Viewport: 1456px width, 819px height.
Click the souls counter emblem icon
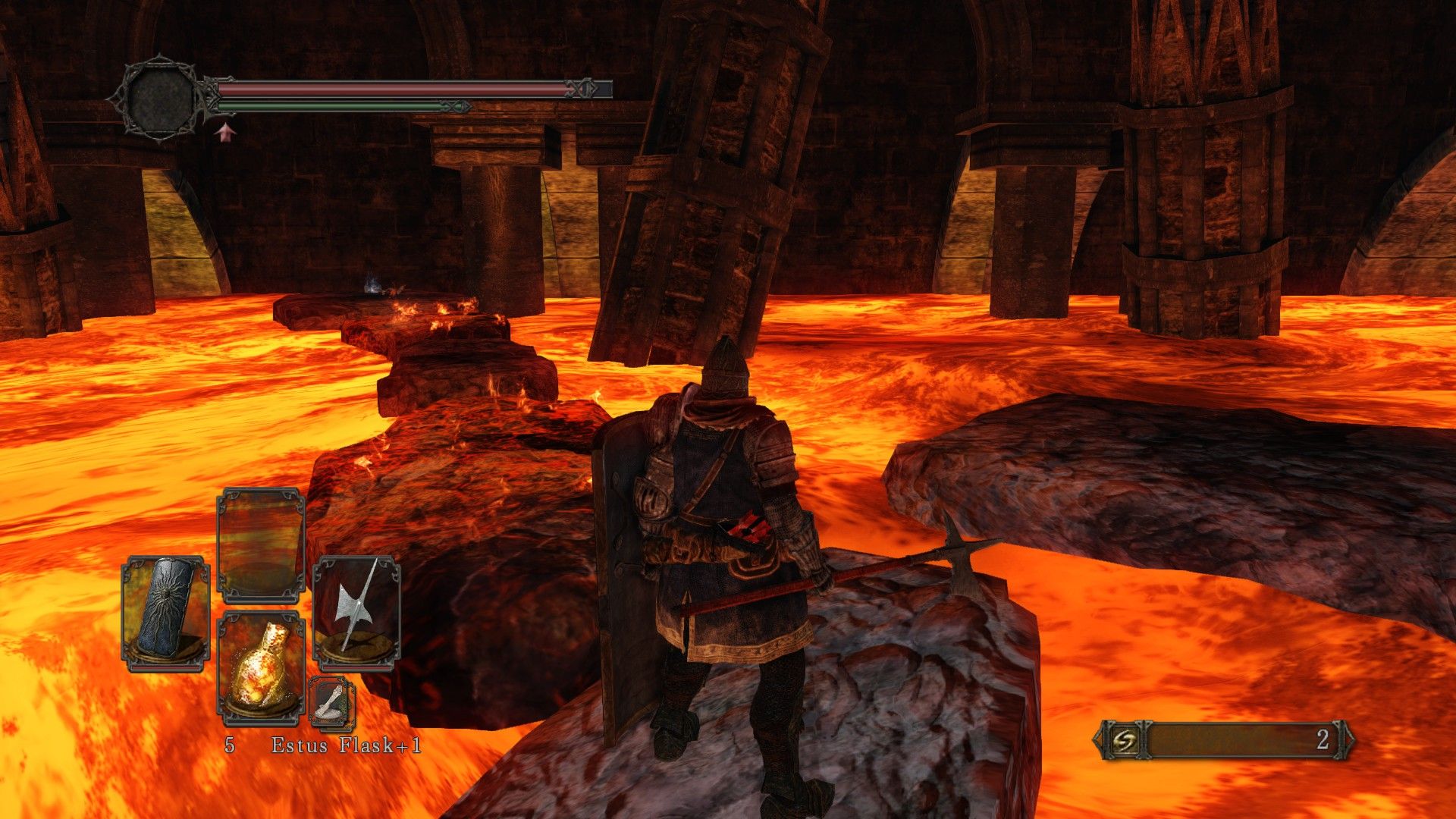point(1119,740)
